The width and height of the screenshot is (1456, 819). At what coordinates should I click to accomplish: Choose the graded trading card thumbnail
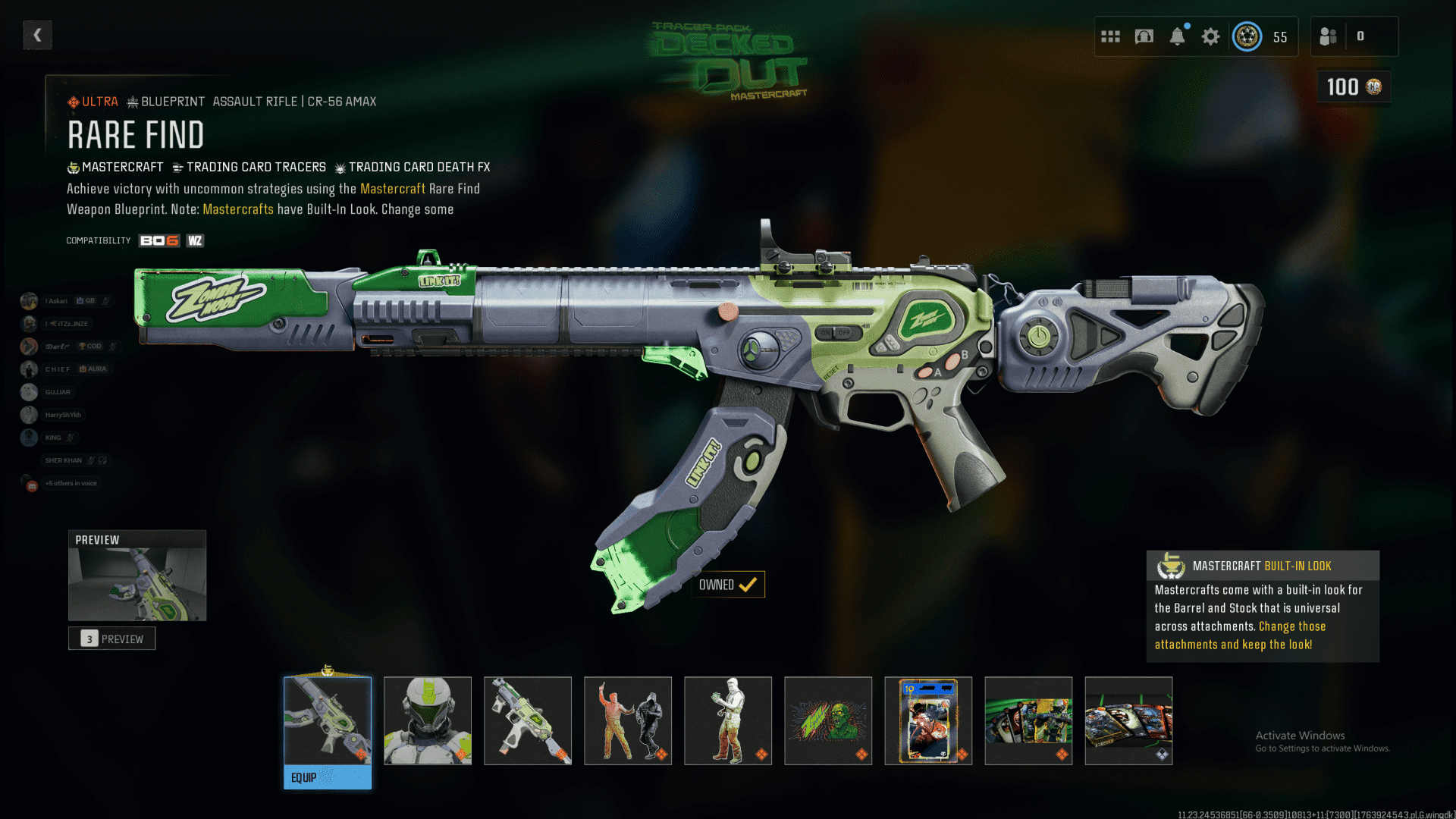(928, 720)
